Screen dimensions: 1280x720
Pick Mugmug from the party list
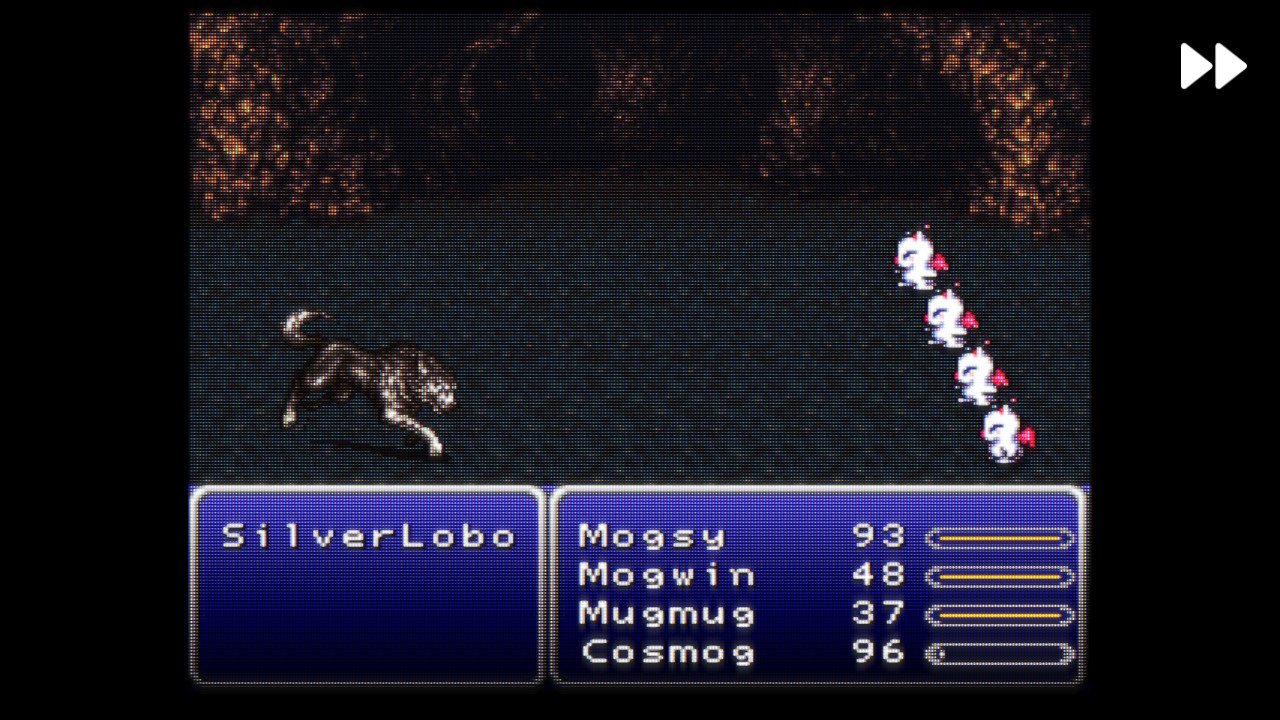(666, 613)
